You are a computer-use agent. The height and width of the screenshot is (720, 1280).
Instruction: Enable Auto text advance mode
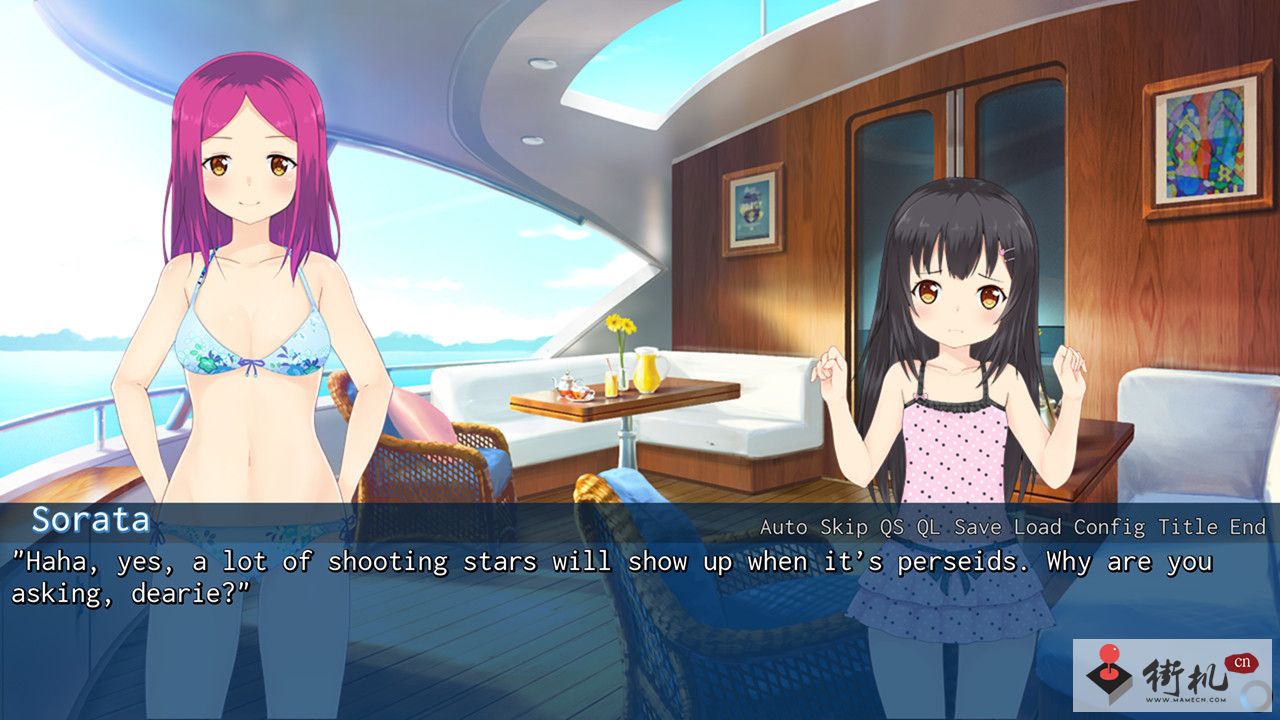(x=784, y=527)
